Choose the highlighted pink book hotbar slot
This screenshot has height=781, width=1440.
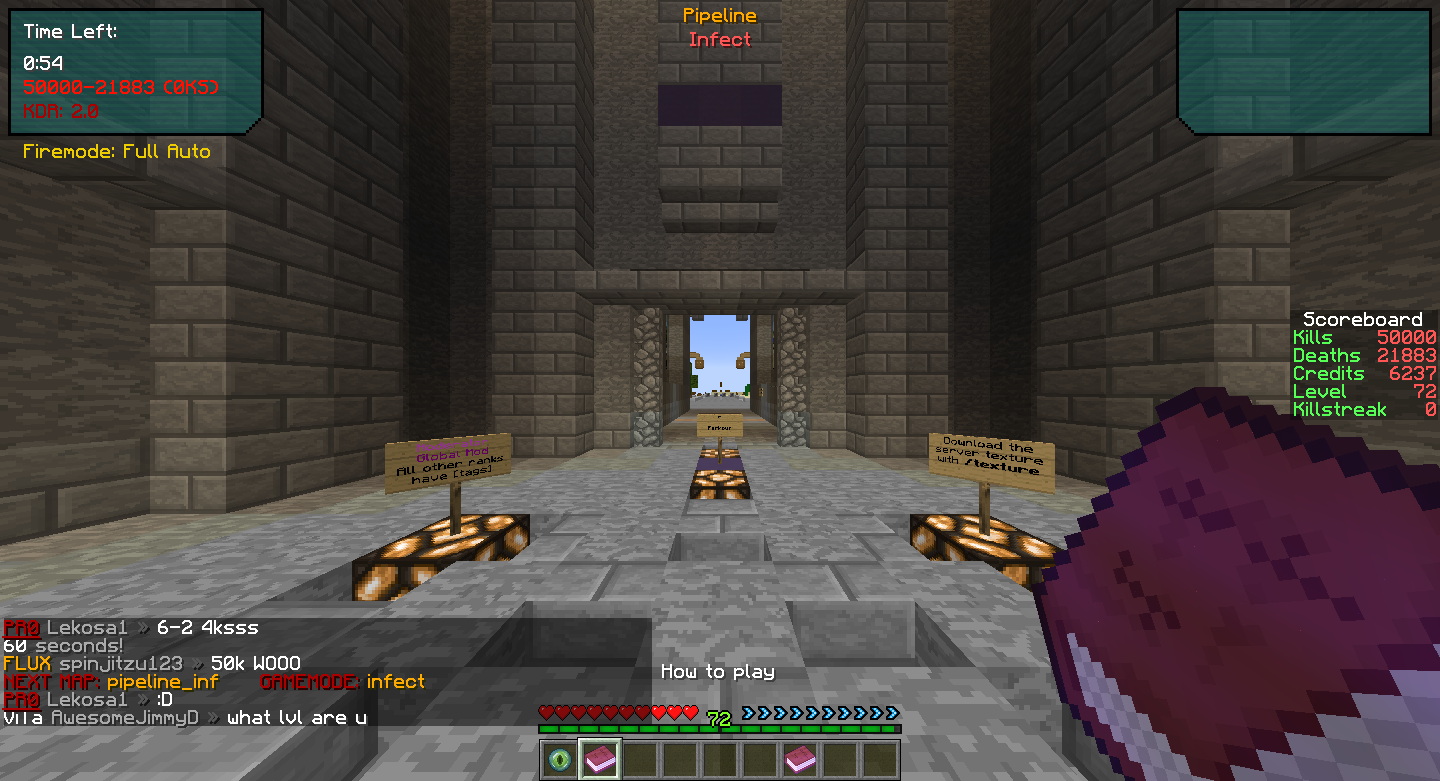(600, 760)
